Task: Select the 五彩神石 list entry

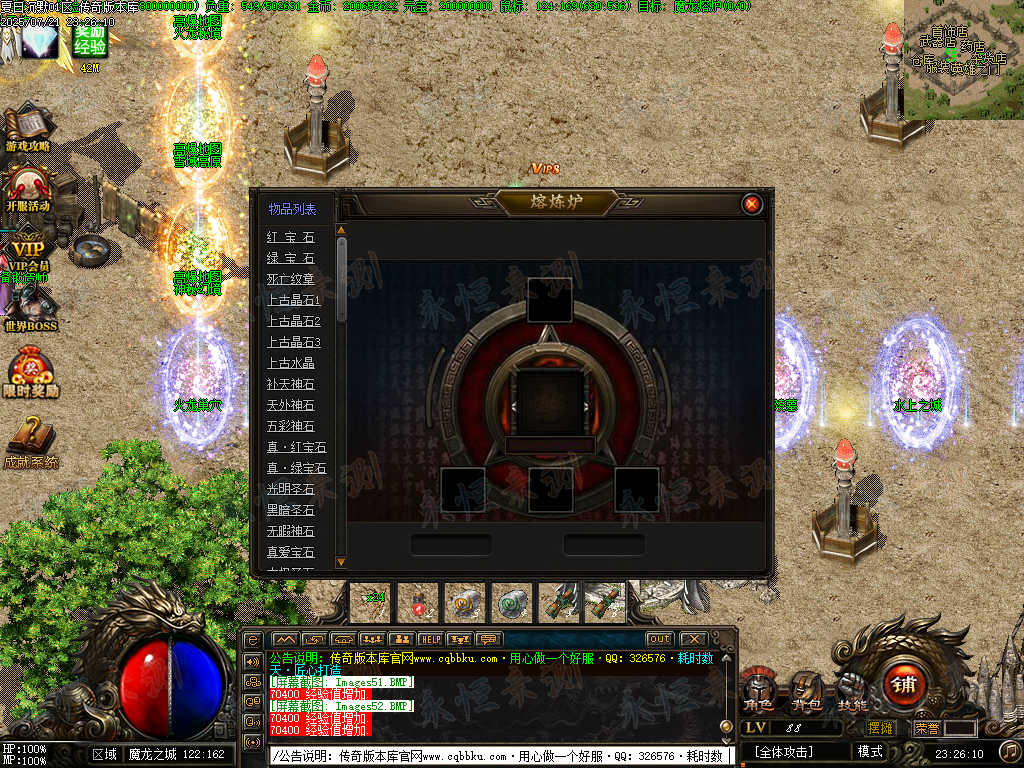Action: tap(290, 426)
